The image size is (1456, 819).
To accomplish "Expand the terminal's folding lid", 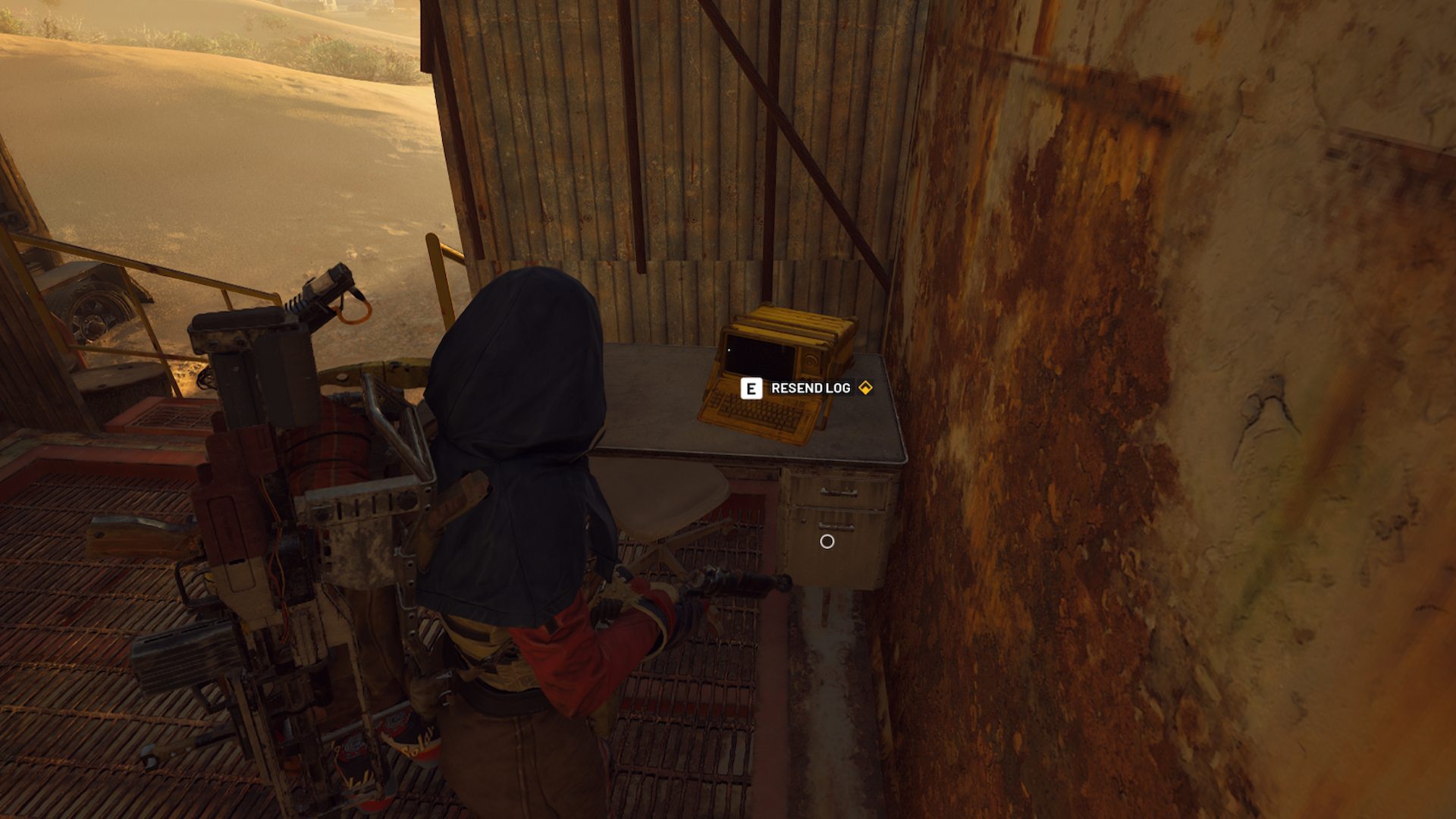I will [x=789, y=320].
